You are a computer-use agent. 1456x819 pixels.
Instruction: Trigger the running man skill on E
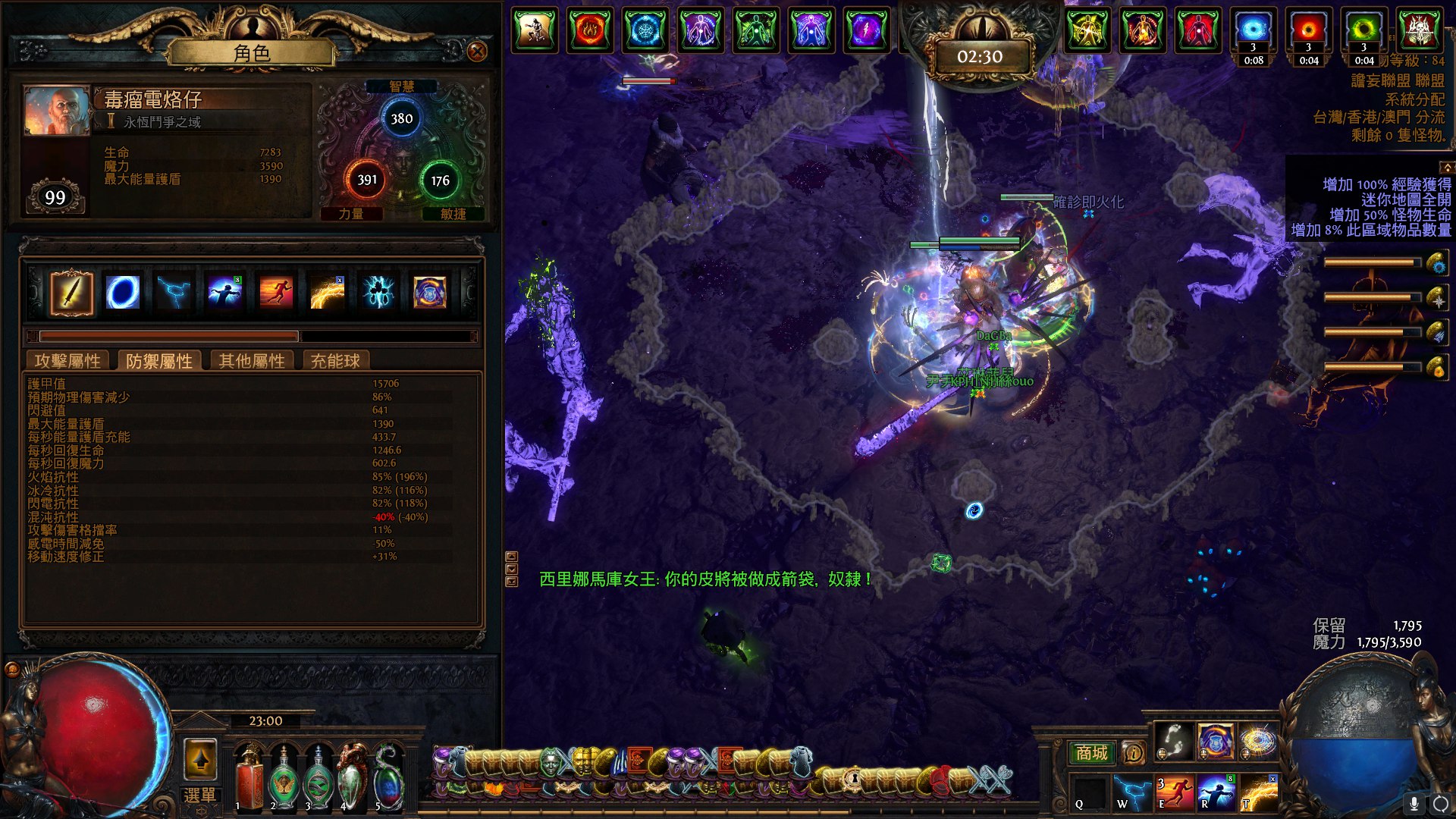[x=1175, y=792]
